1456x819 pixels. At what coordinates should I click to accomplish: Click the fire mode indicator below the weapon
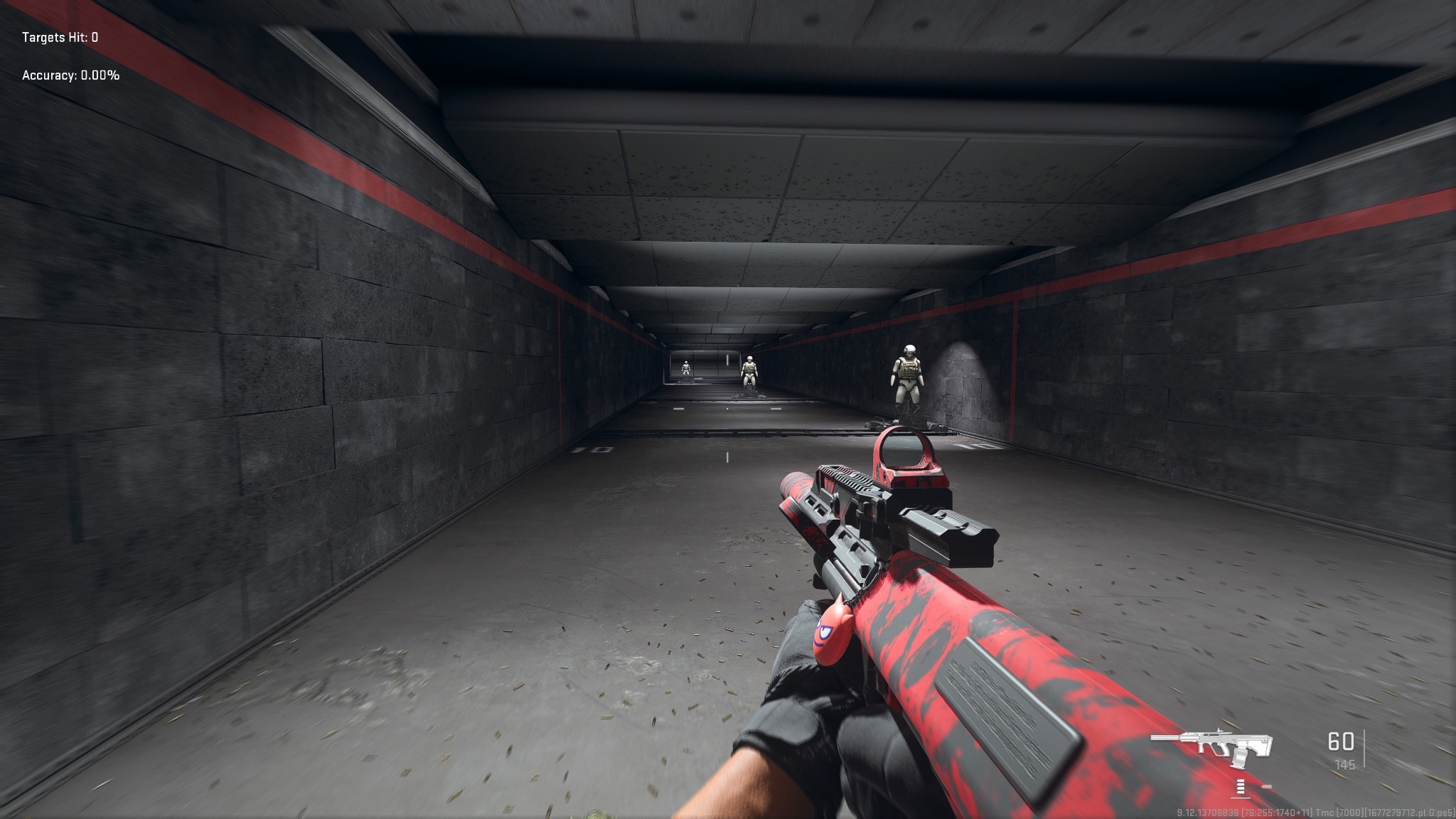[1242, 786]
